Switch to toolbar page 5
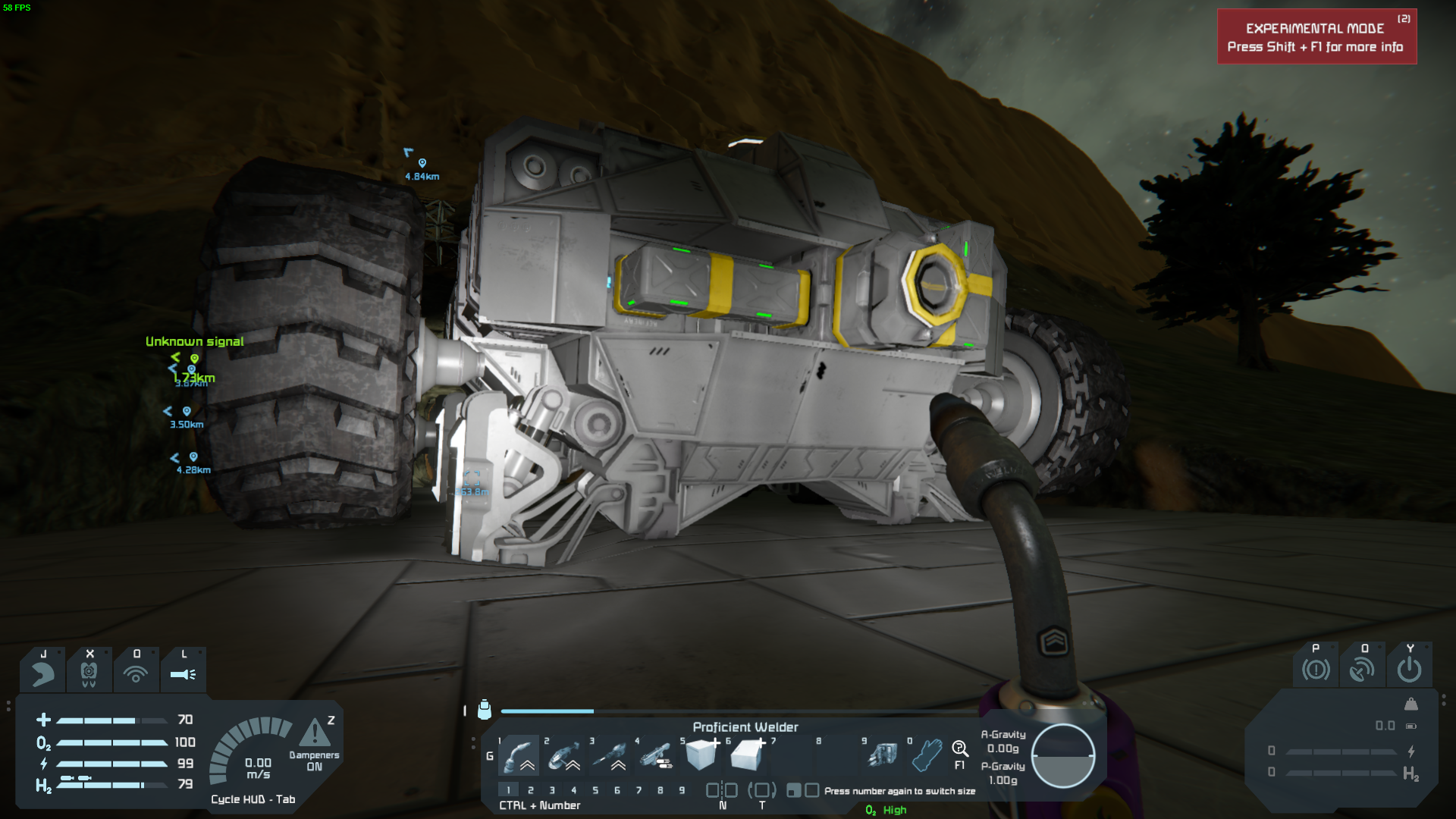Viewport: 1456px width, 819px height. point(595,790)
